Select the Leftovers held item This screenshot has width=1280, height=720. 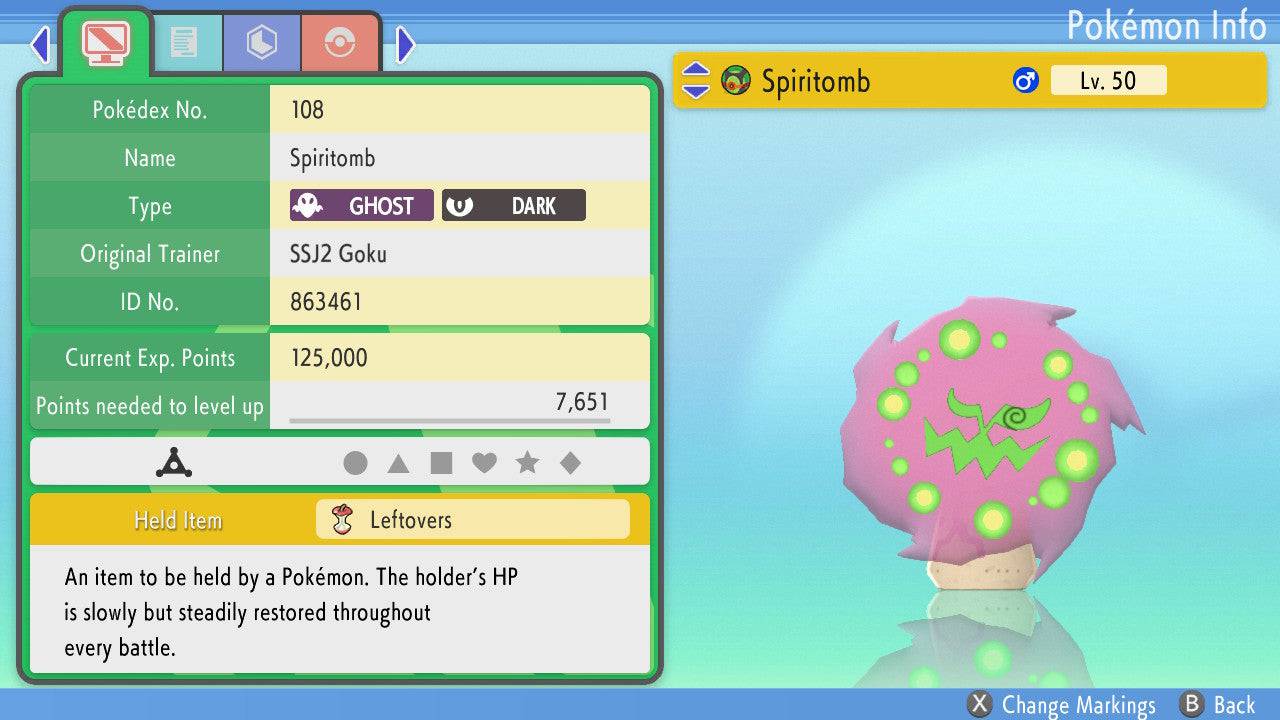(x=472, y=520)
